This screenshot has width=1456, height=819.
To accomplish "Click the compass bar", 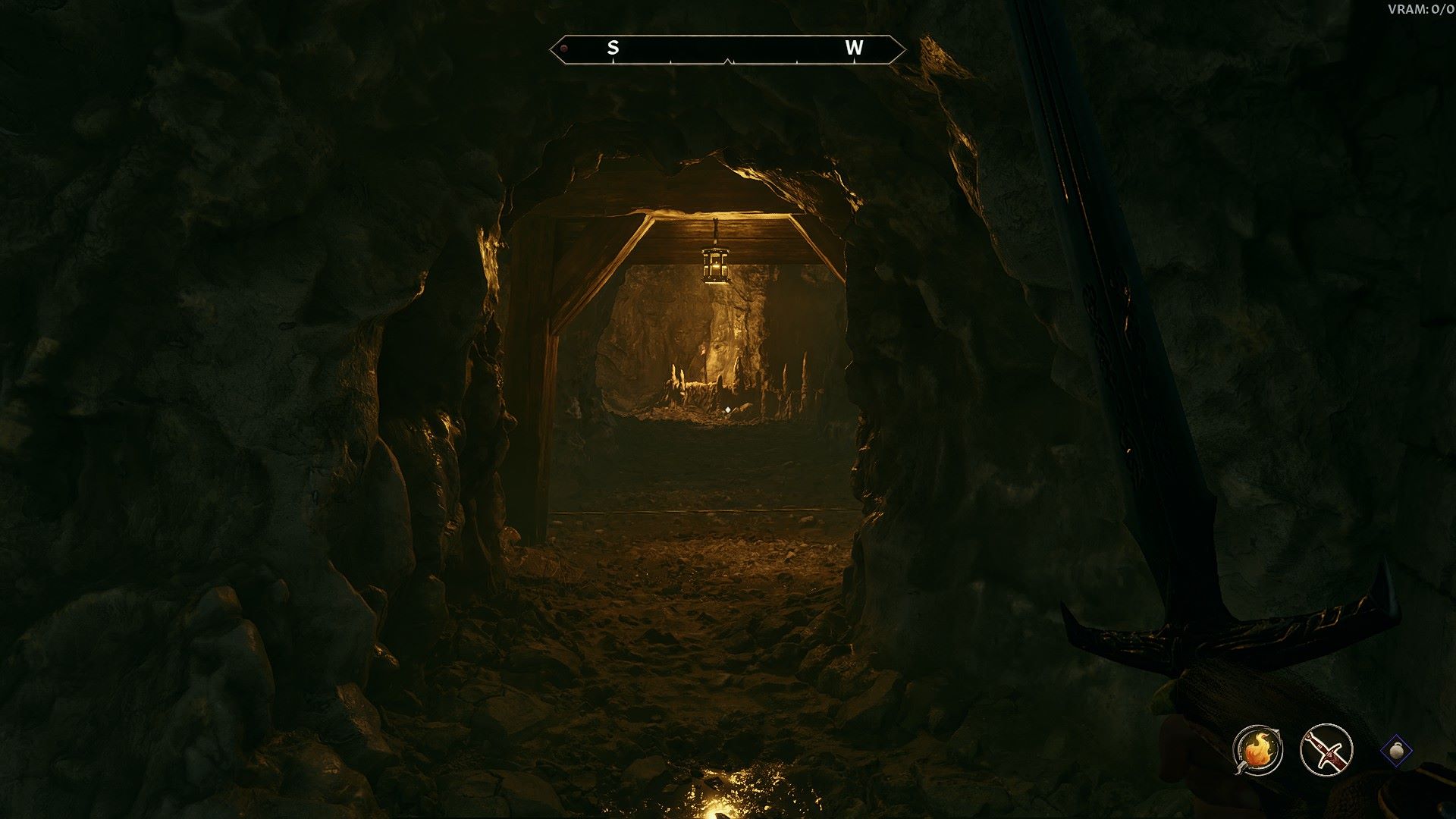I will click(x=727, y=49).
